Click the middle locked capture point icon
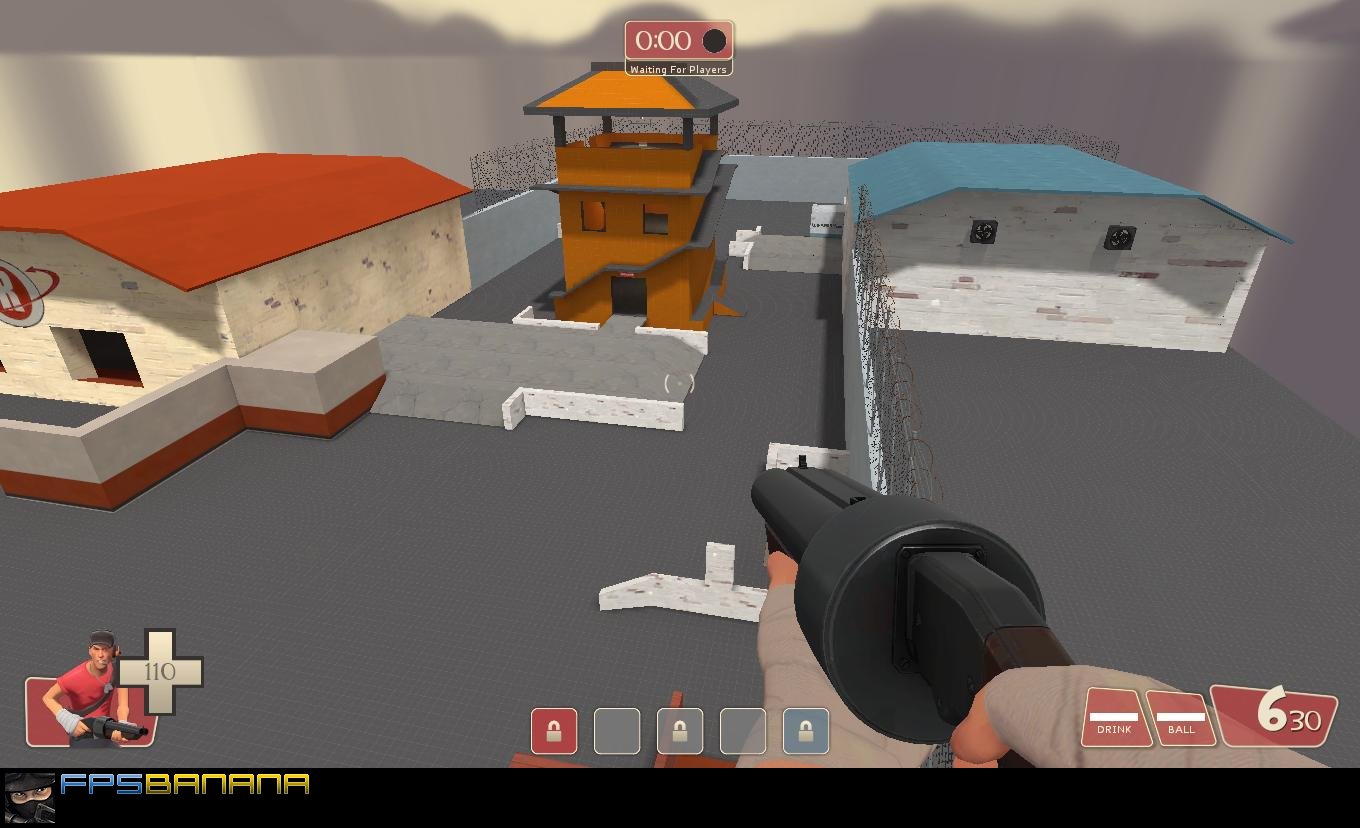The image size is (1360, 828). coord(680,731)
